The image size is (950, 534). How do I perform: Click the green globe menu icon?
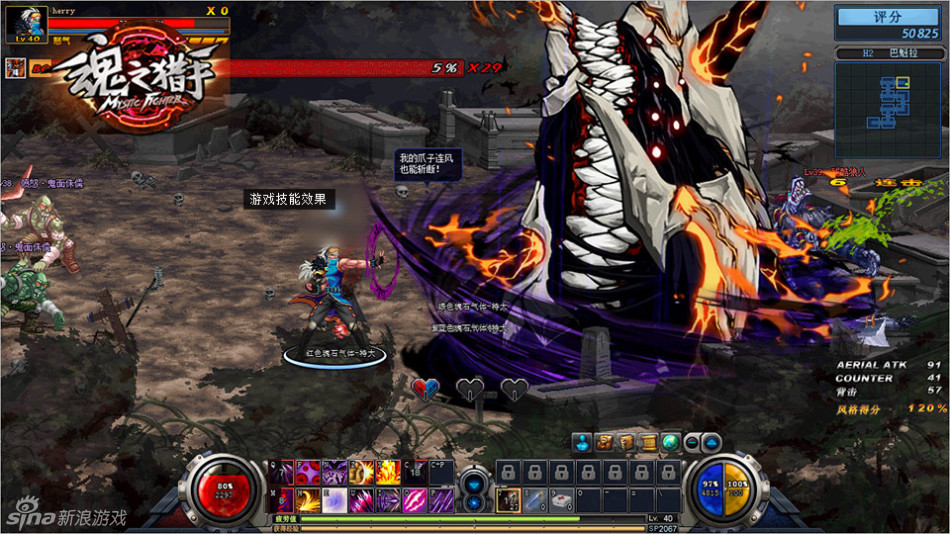tap(670, 442)
